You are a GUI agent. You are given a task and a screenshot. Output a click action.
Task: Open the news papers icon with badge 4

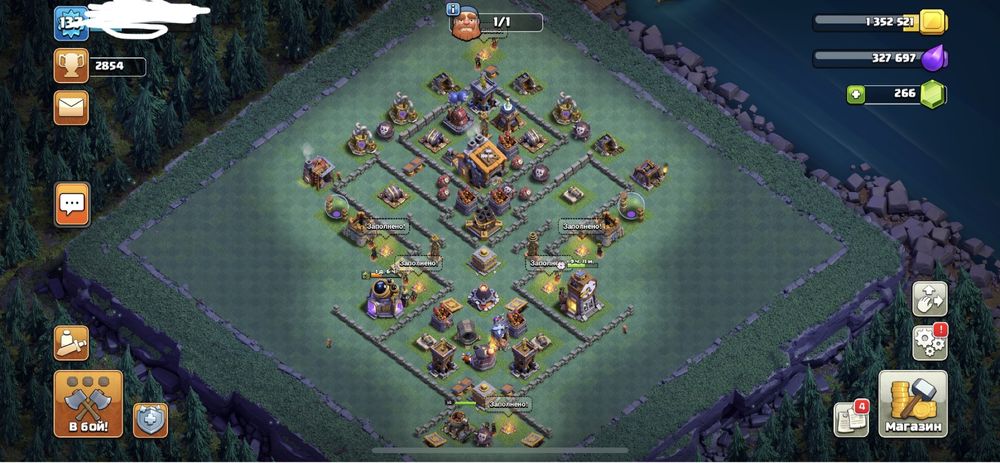[x=850, y=418]
